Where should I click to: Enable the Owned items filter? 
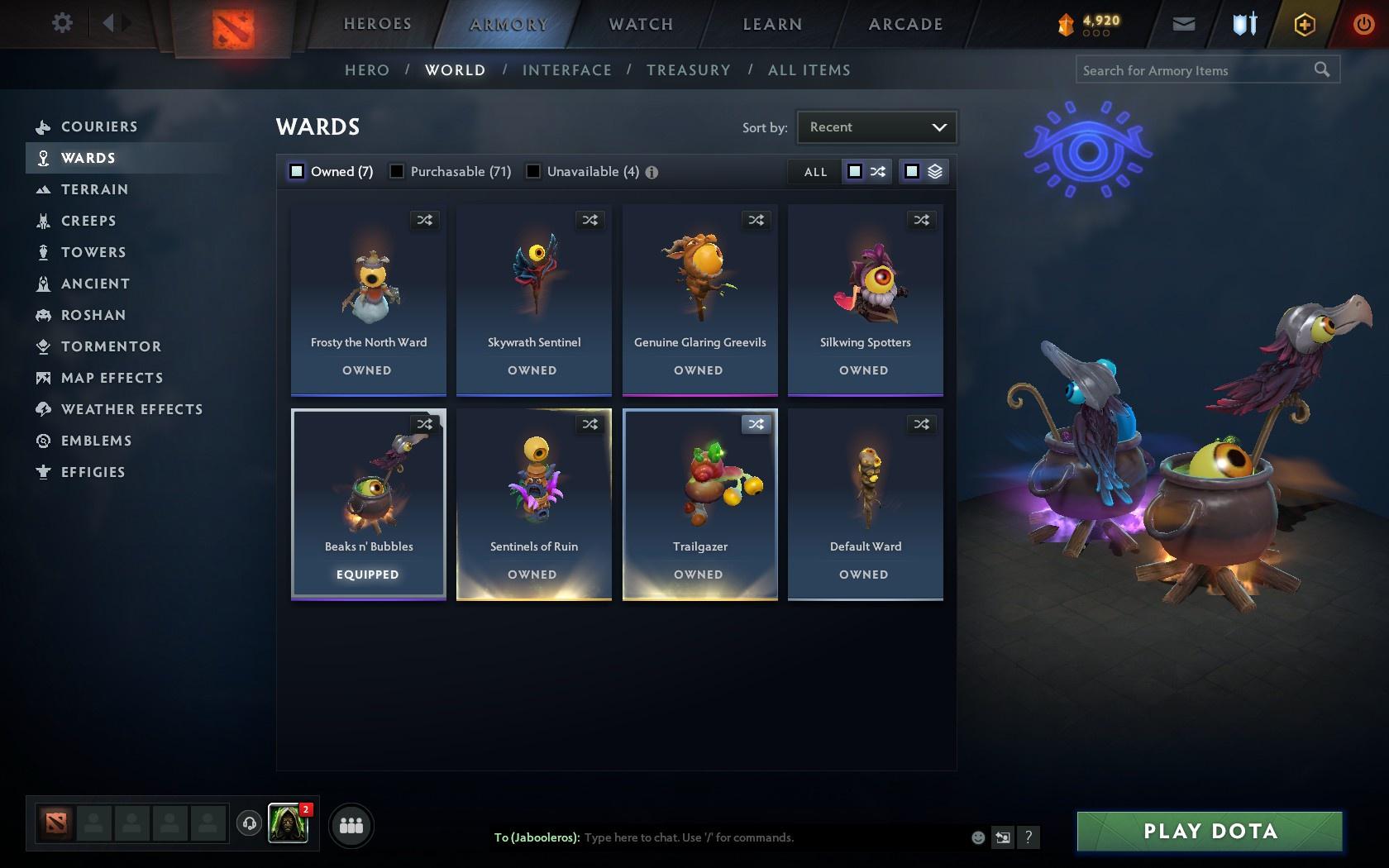tap(296, 171)
